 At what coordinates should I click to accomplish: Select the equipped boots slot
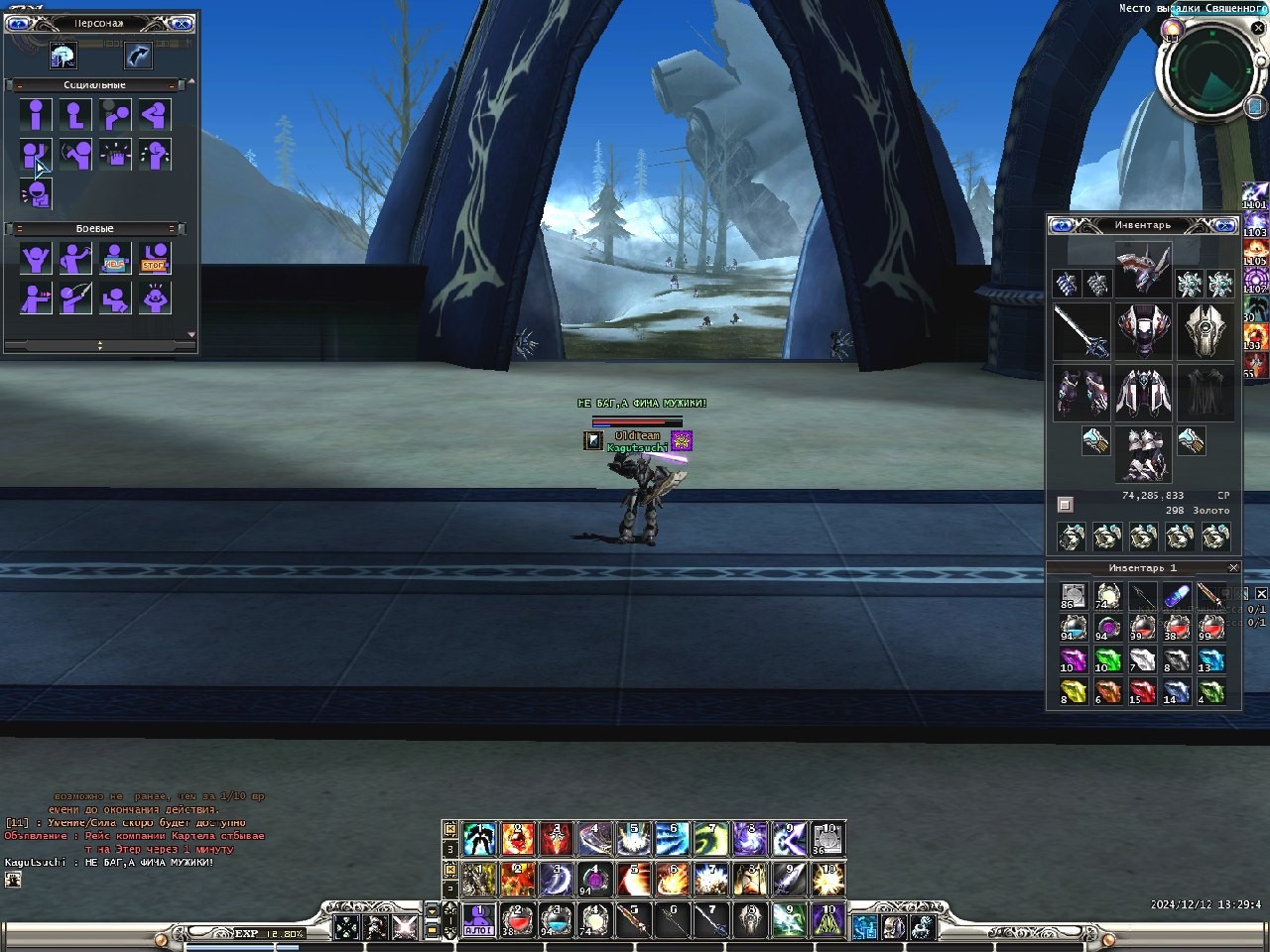(1143, 454)
